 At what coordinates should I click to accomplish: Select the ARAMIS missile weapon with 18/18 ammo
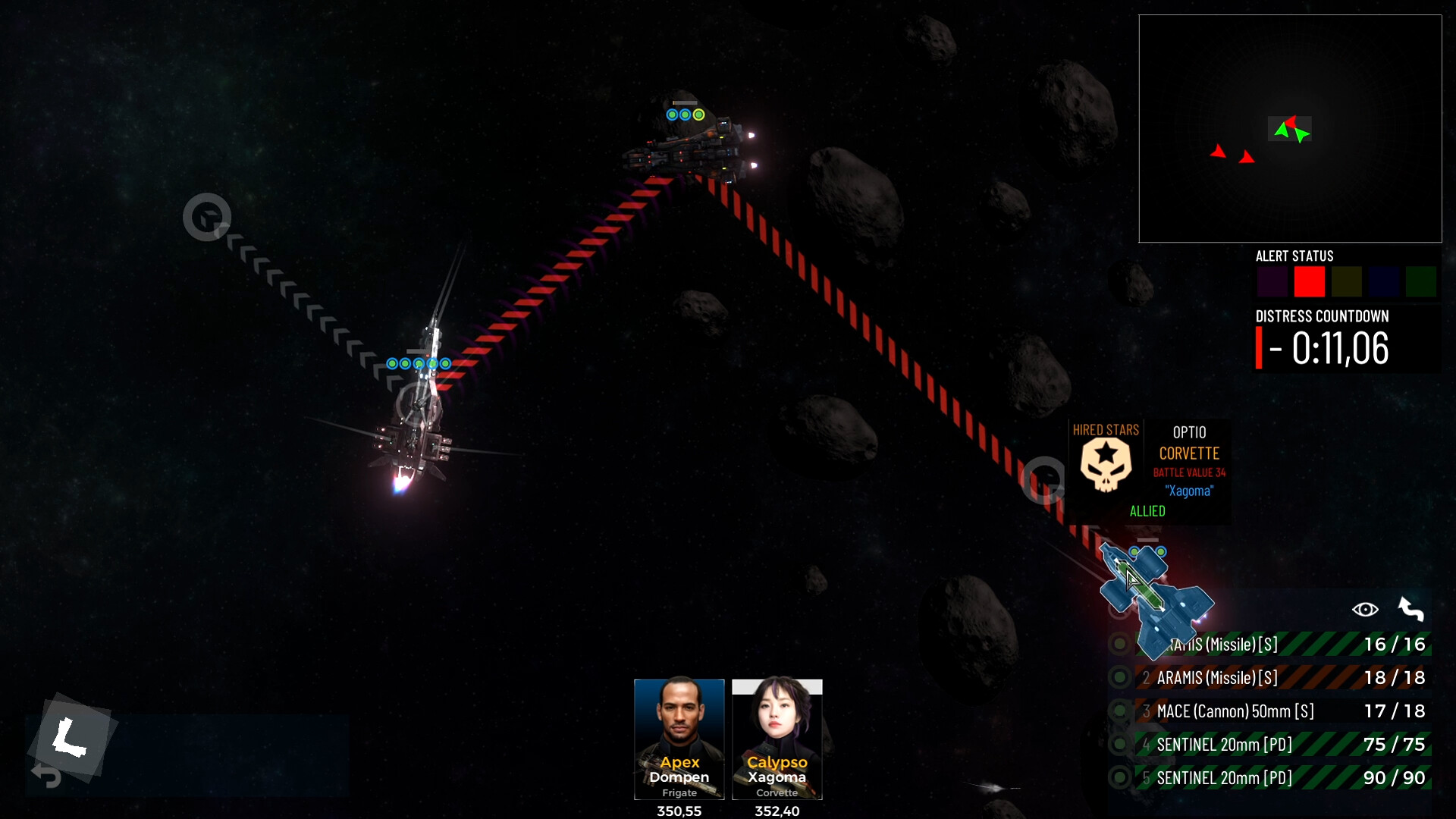[x=1282, y=678]
